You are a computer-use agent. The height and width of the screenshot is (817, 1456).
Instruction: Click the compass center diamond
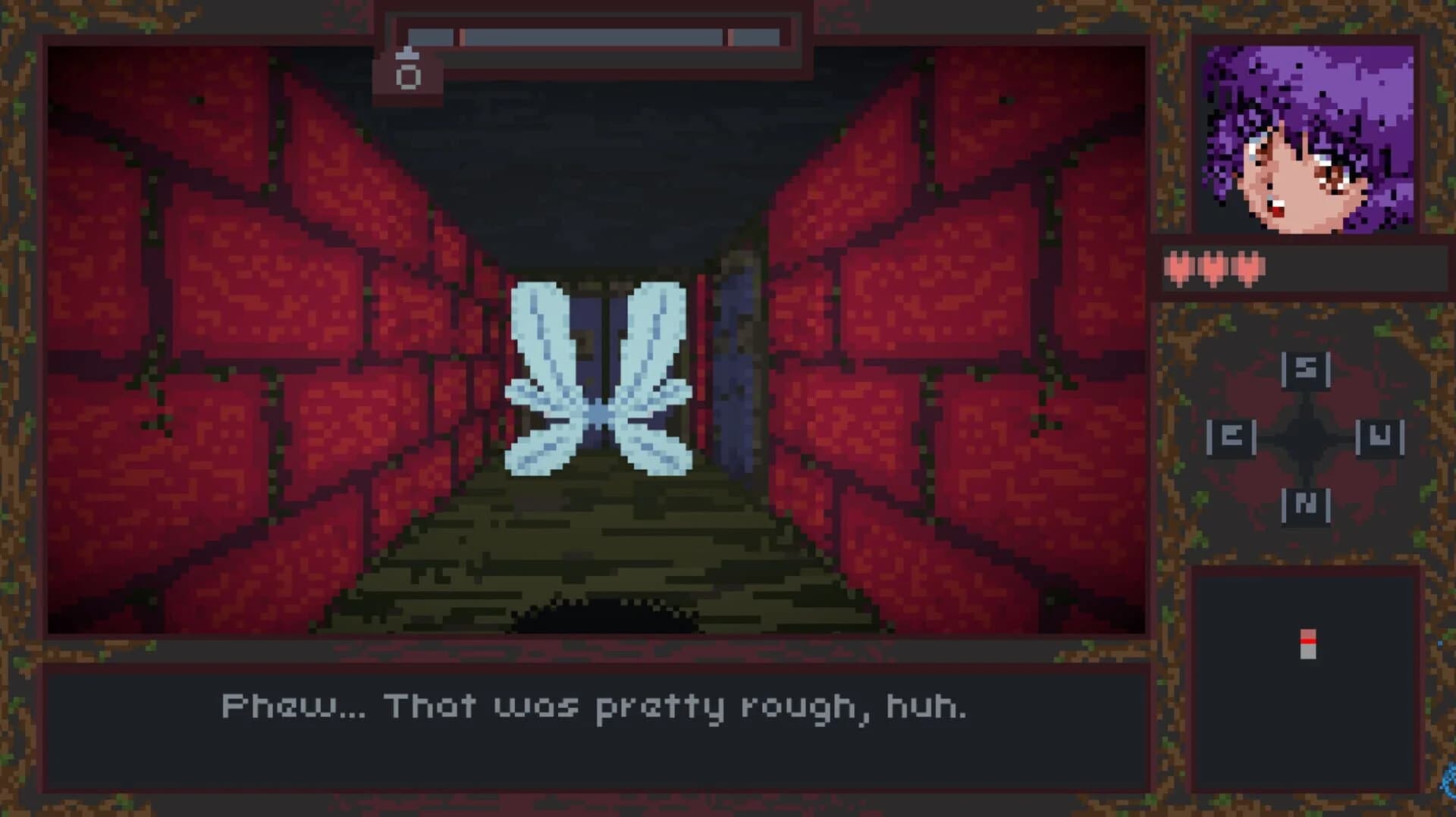tap(1304, 438)
